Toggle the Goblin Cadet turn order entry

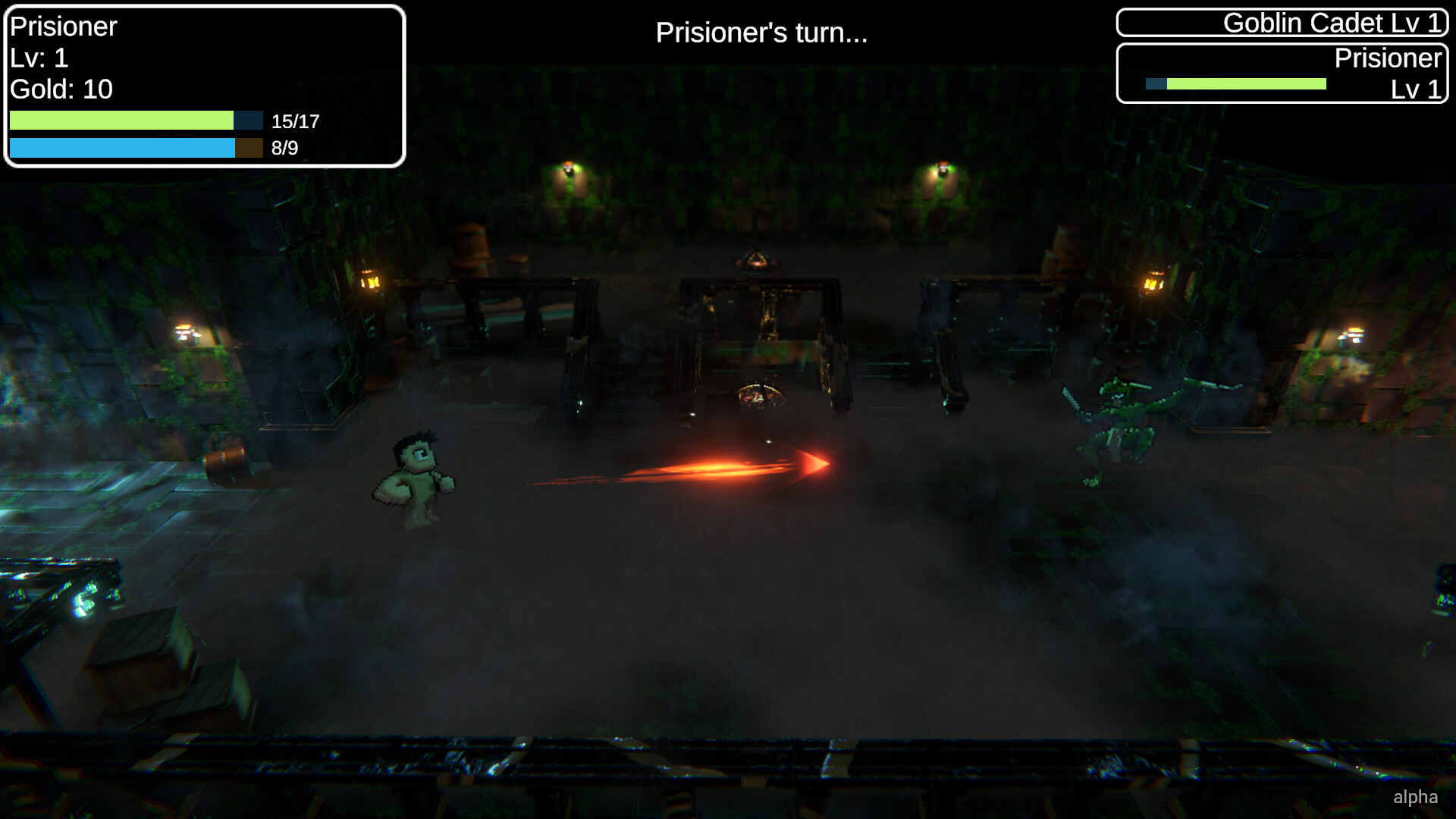tap(1282, 23)
